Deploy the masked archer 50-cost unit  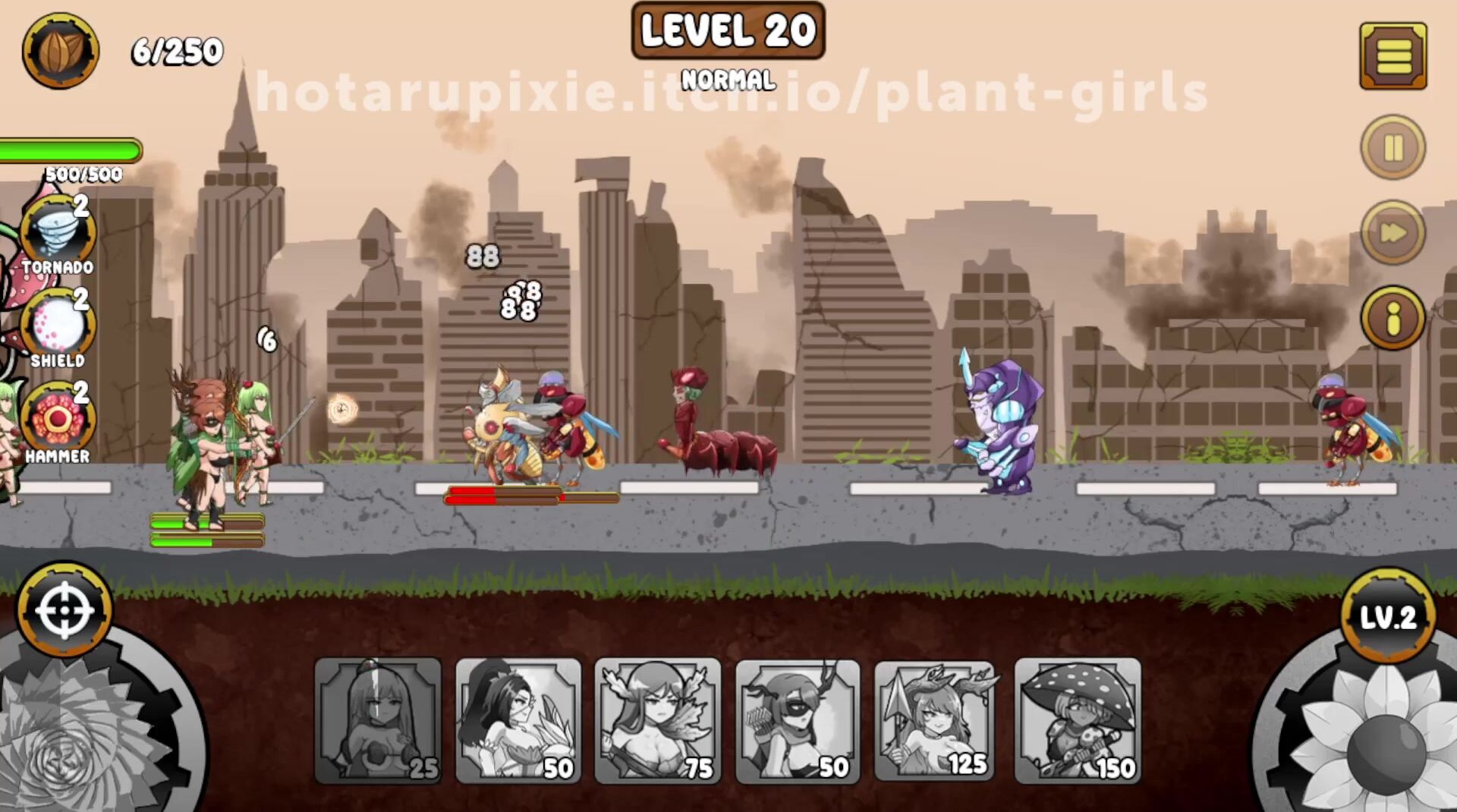(798, 720)
